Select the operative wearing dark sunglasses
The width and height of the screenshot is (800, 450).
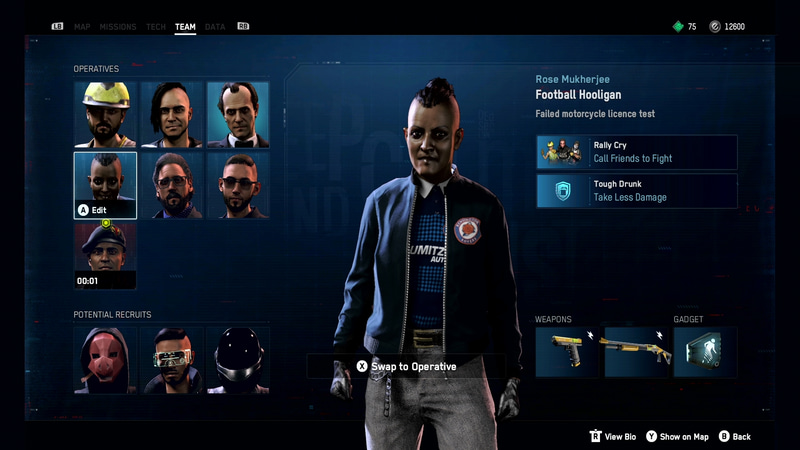click(238, 185)
